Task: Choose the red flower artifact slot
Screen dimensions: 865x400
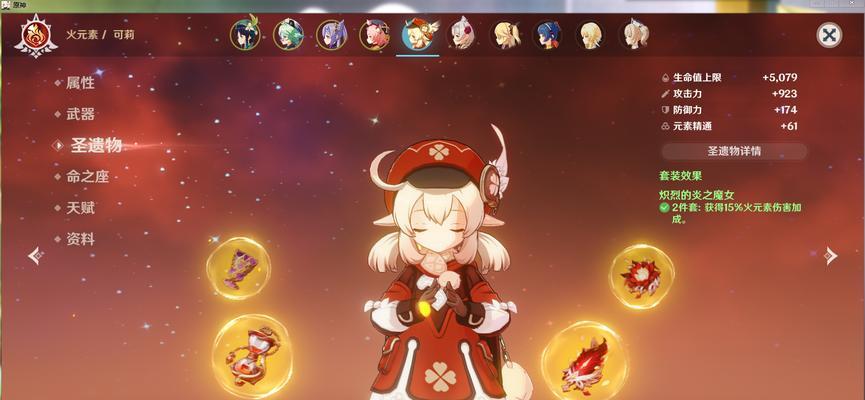Action: 641,276
